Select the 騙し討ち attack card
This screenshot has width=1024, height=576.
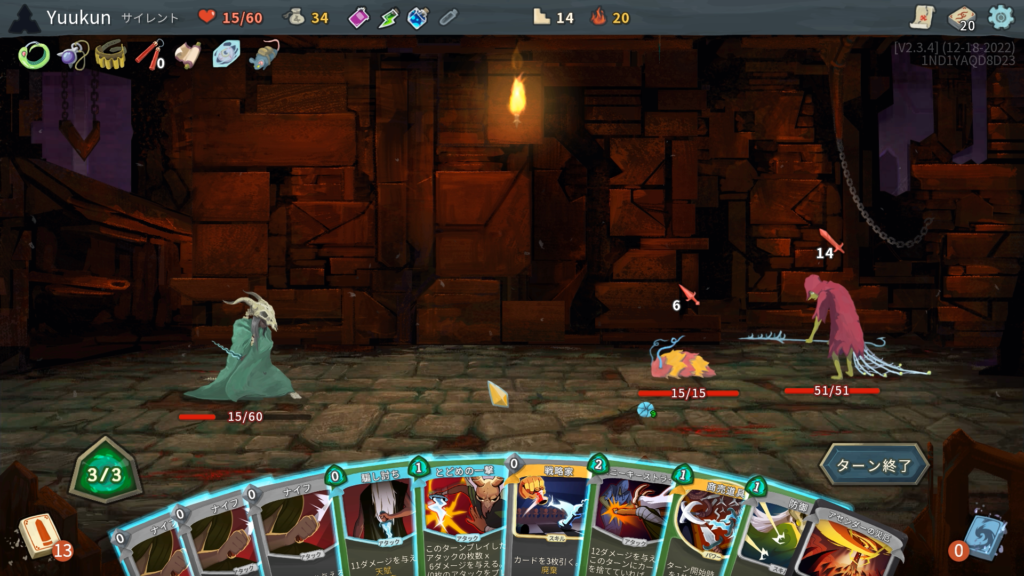click(380, 520)
